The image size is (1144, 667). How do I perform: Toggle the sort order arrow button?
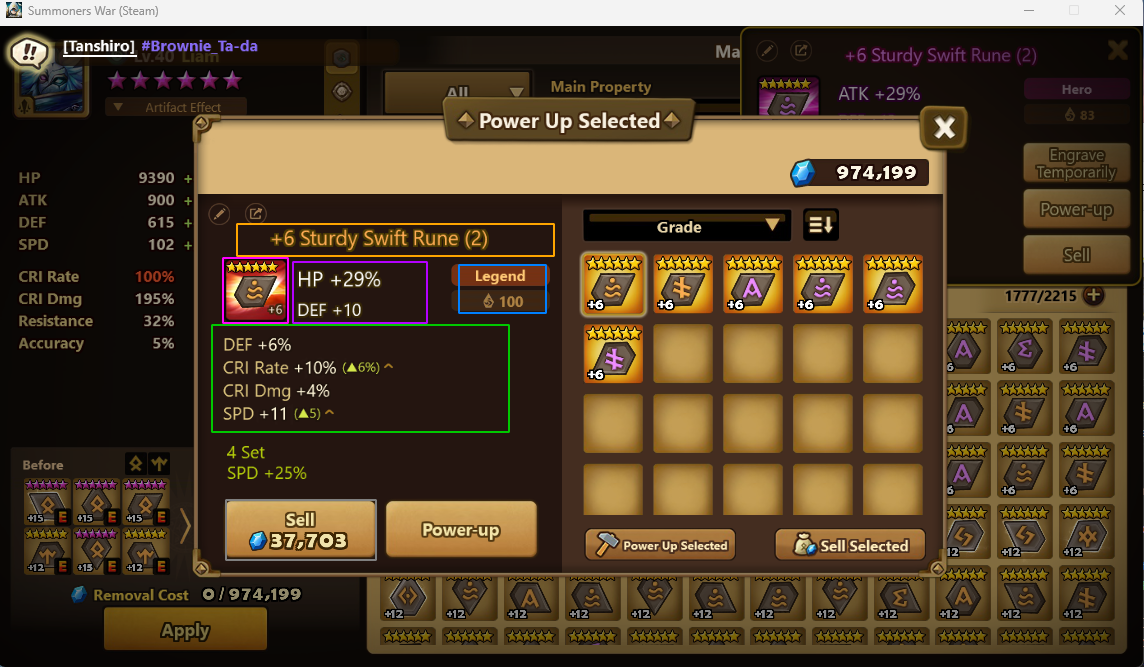click(821, 226)
